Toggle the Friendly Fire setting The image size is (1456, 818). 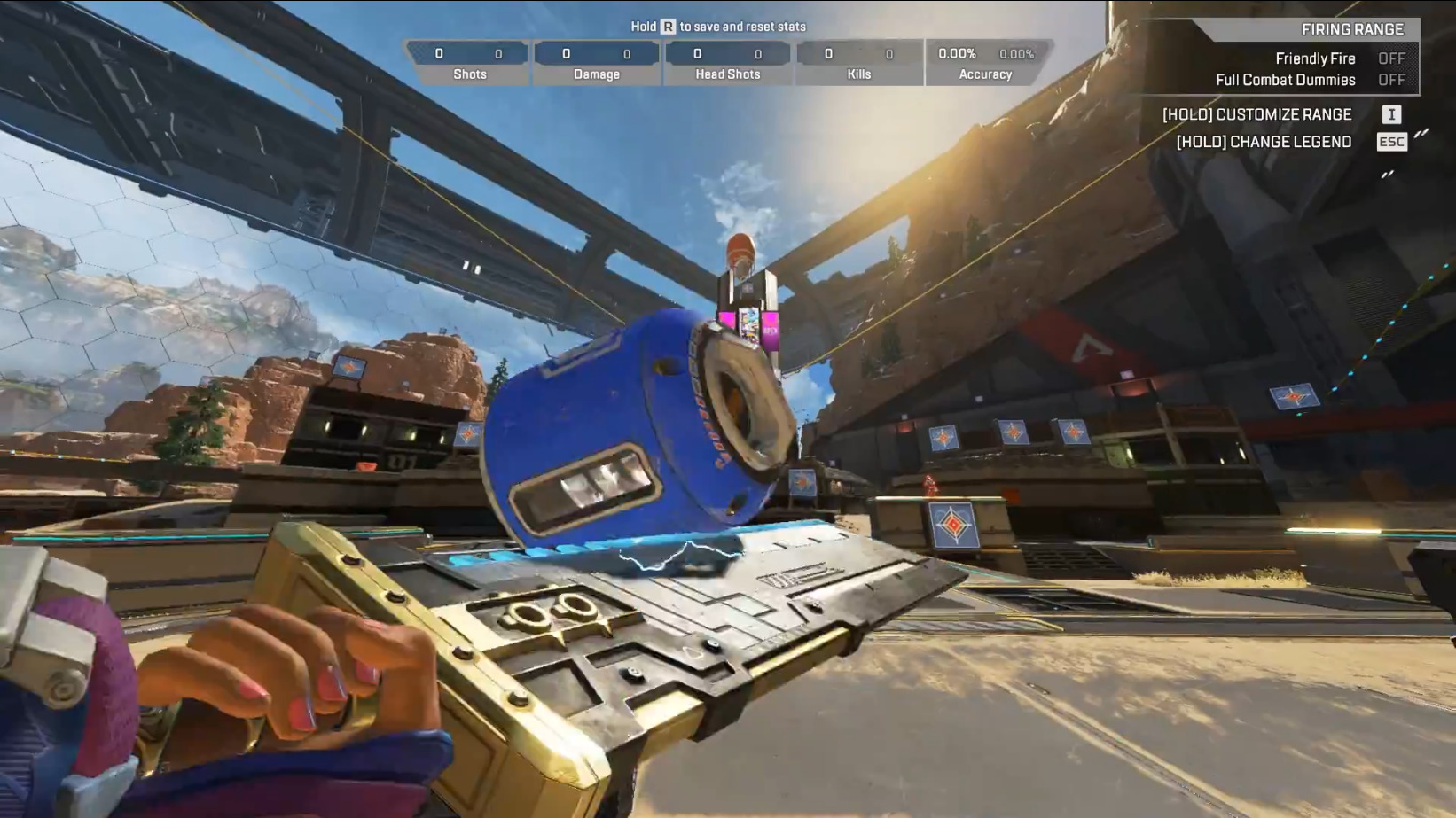(1390, 58)
